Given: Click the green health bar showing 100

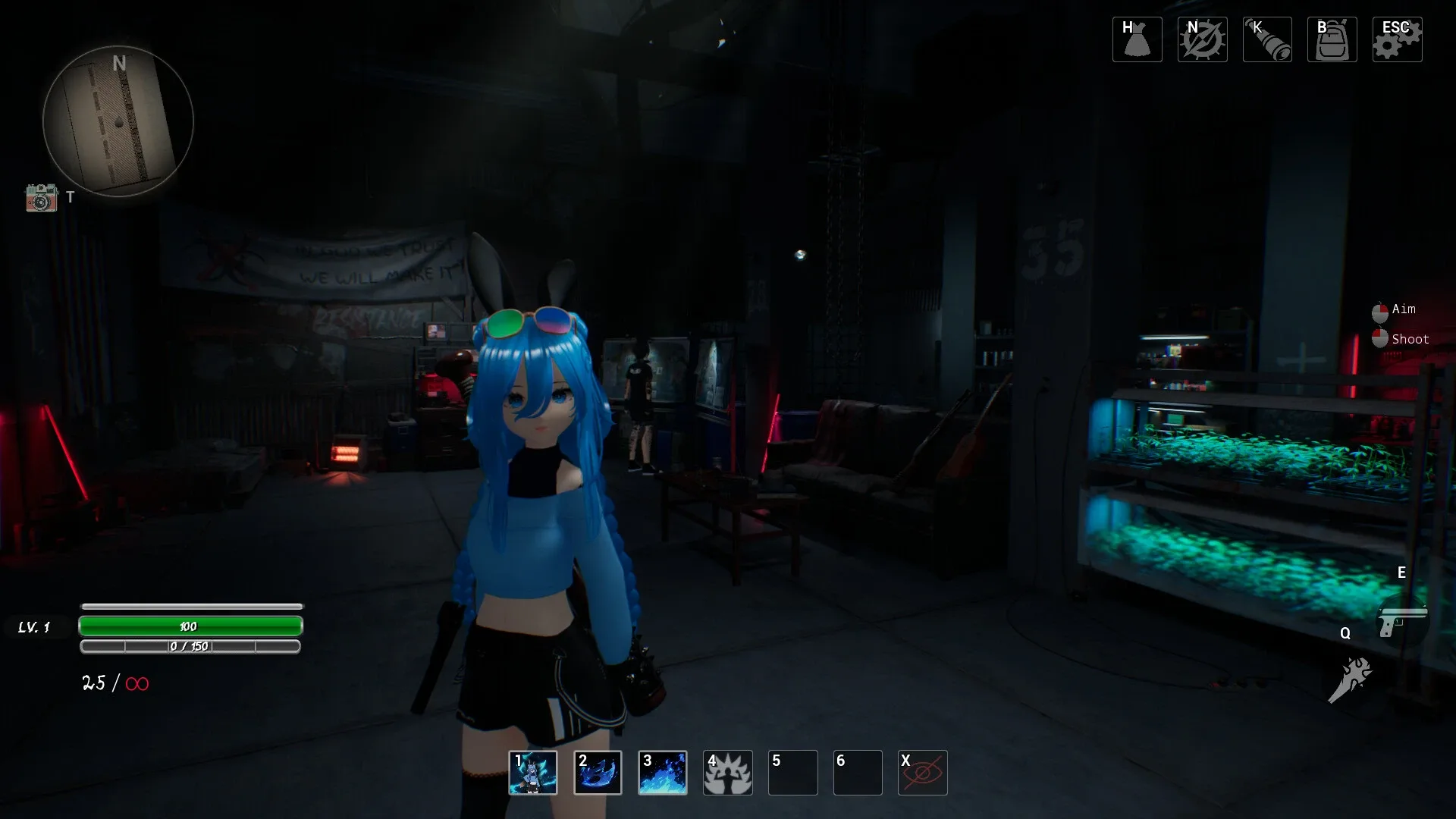Looking at the screenshot, I should click(190, 626).
